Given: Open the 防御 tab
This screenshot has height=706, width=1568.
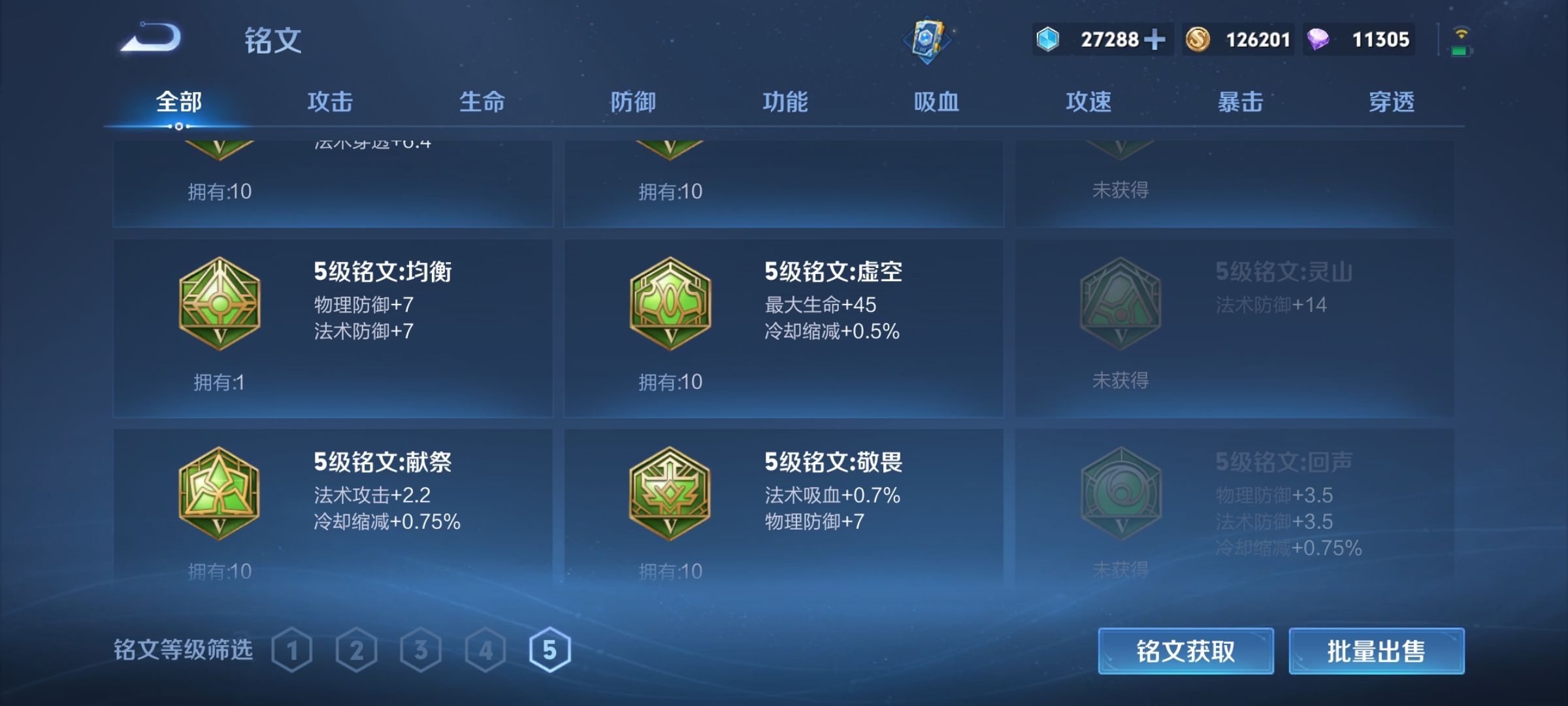Looking at the screenshot, I should [633, 102].
